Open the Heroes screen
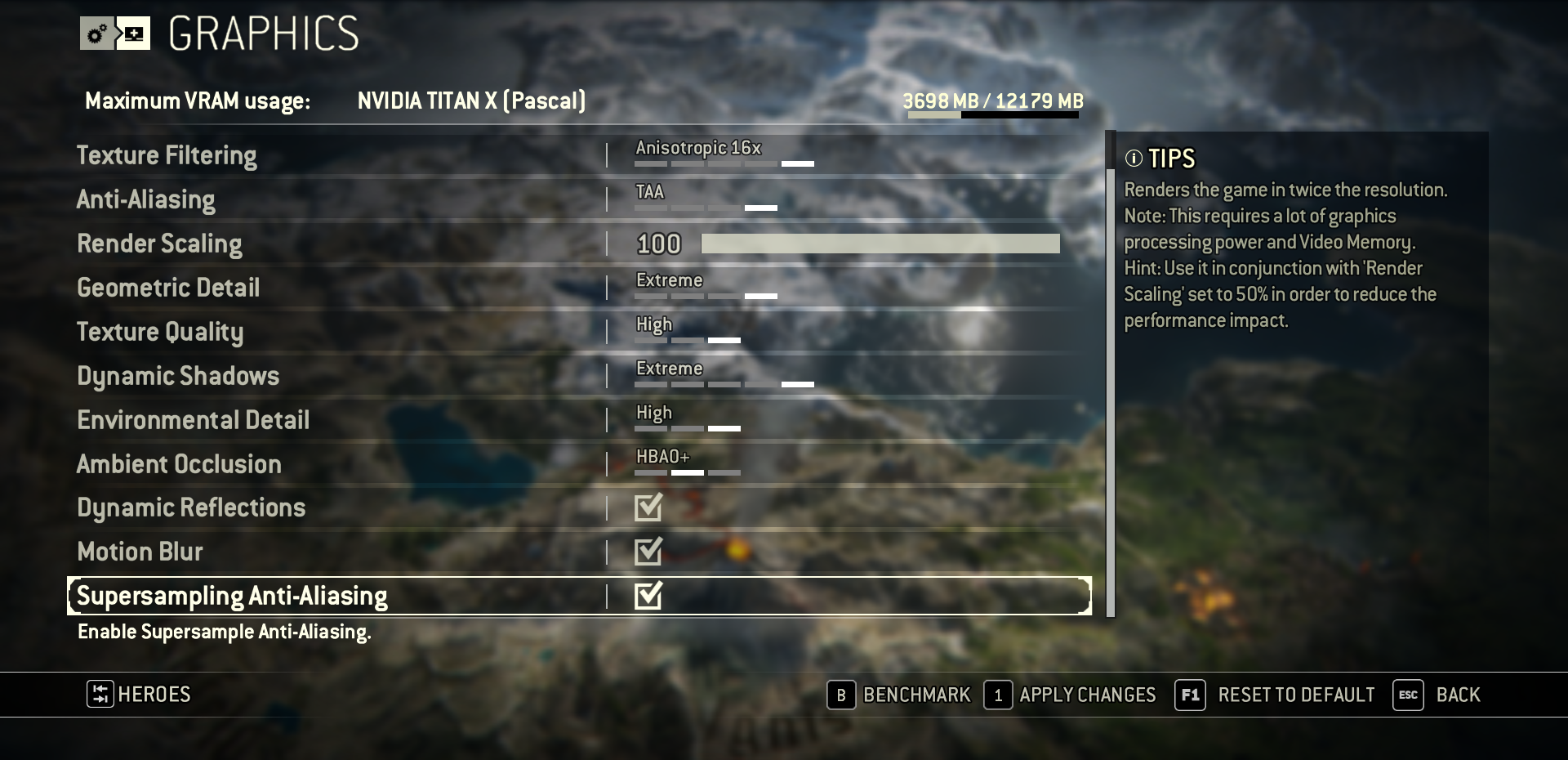The width and height of the screenshot is (1568, 760). click(139, 695)
